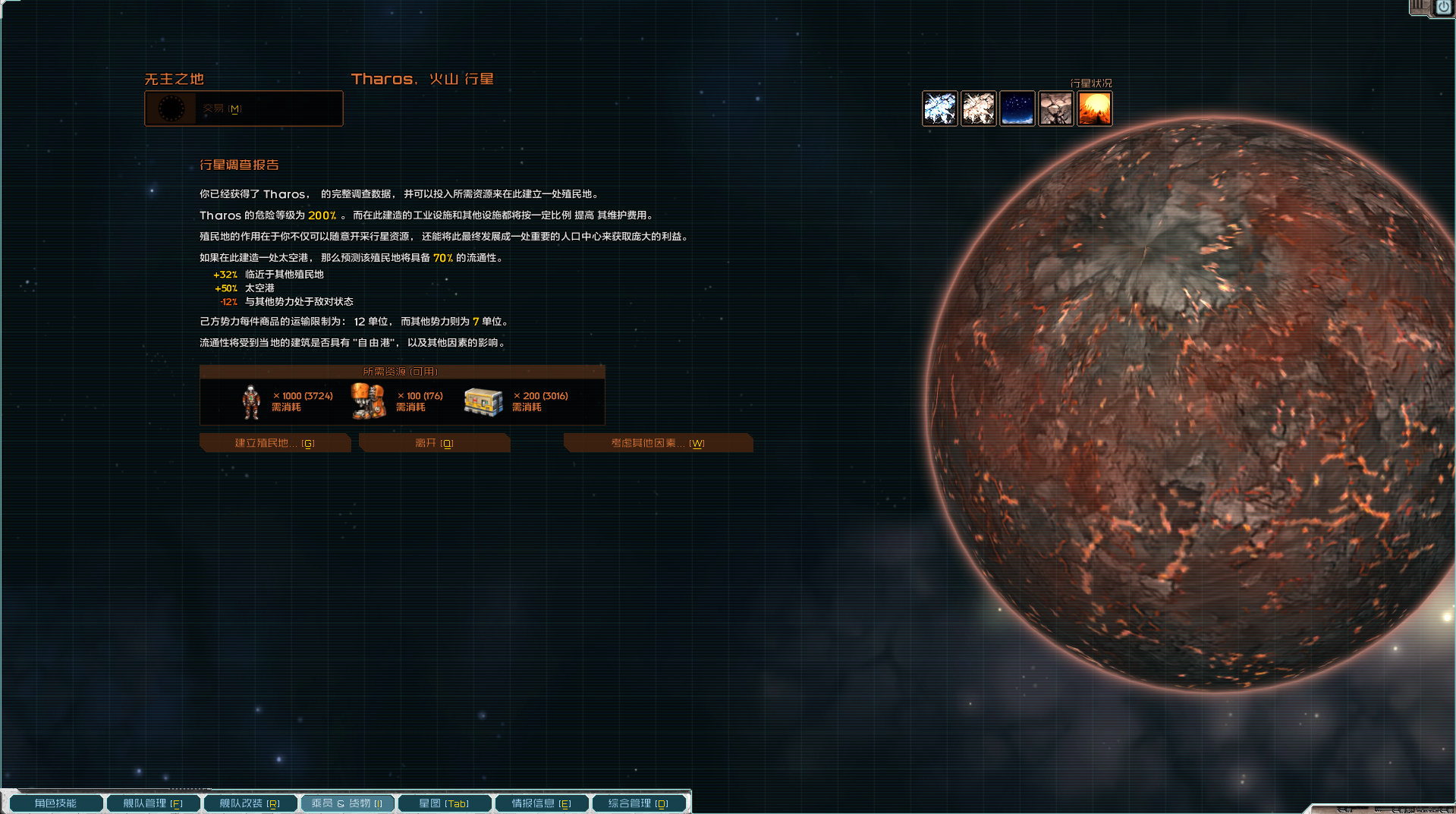
Task: Select the cracked rocky ground condition icon
Action: pos(1055,108)
